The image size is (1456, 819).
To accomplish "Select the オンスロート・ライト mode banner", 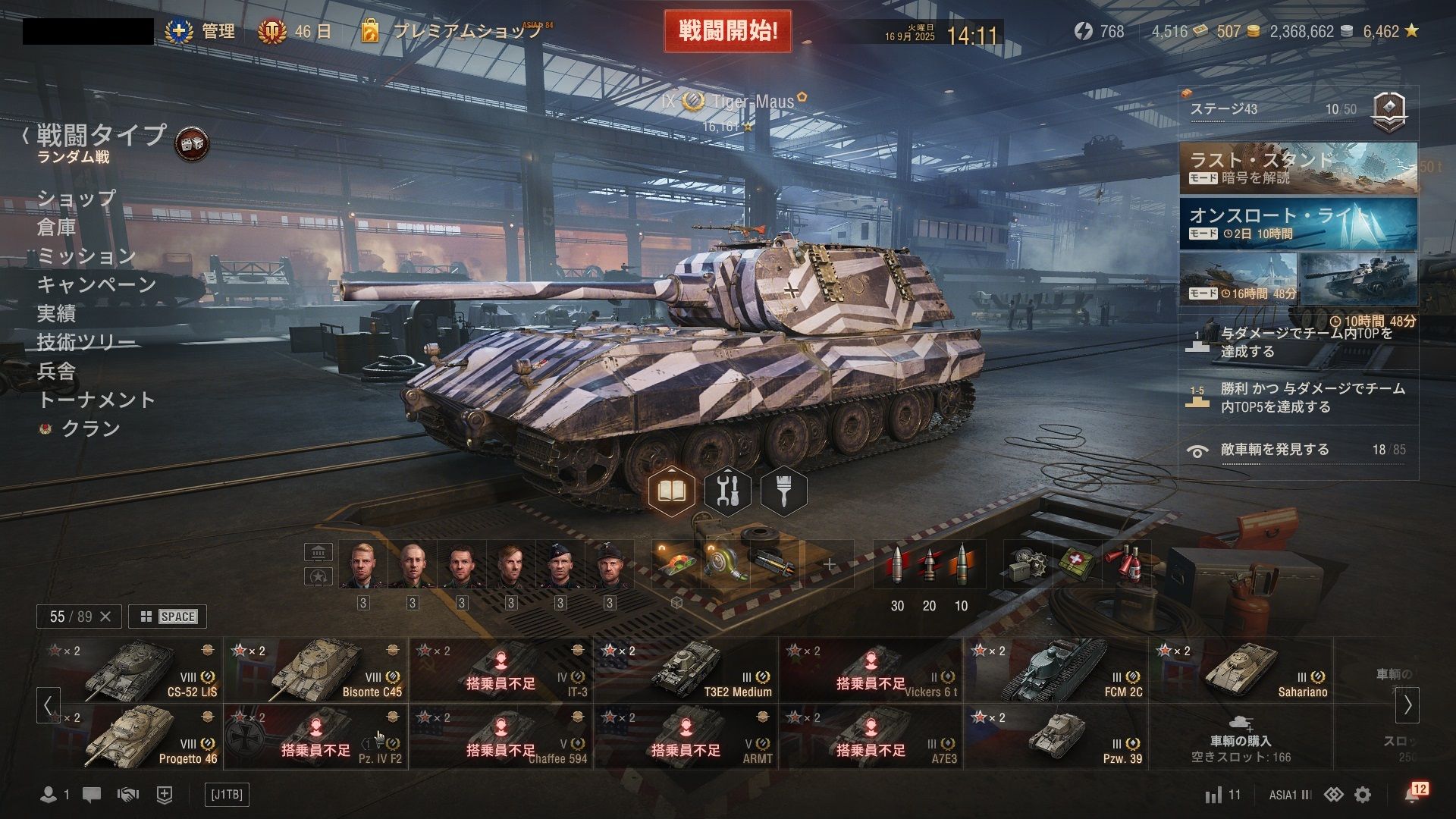I will pos(1298,224).
